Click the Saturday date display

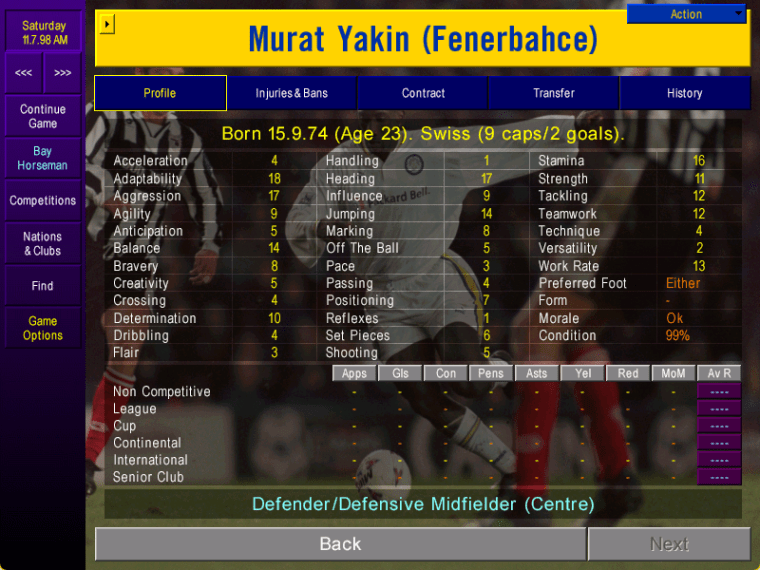pos(43,32)
